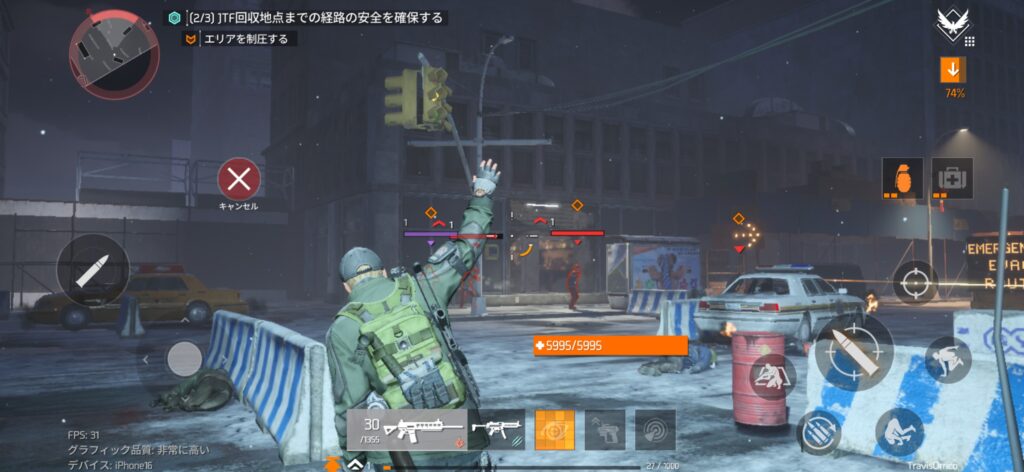Image resolution: width=1024 pixels, height=472 pixels.
Task: Activate the aim-down-sights crosshair button
Action: pos(914,282)
